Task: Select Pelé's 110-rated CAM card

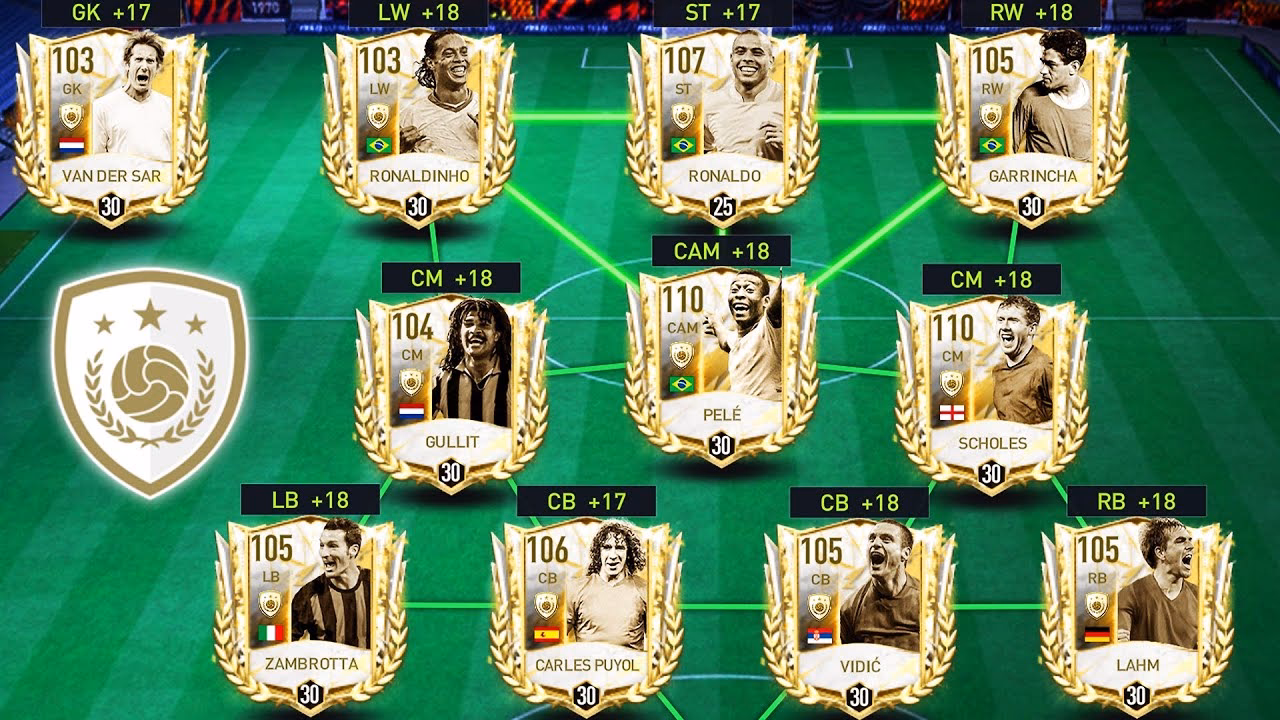Action: (x=720, y=350)
